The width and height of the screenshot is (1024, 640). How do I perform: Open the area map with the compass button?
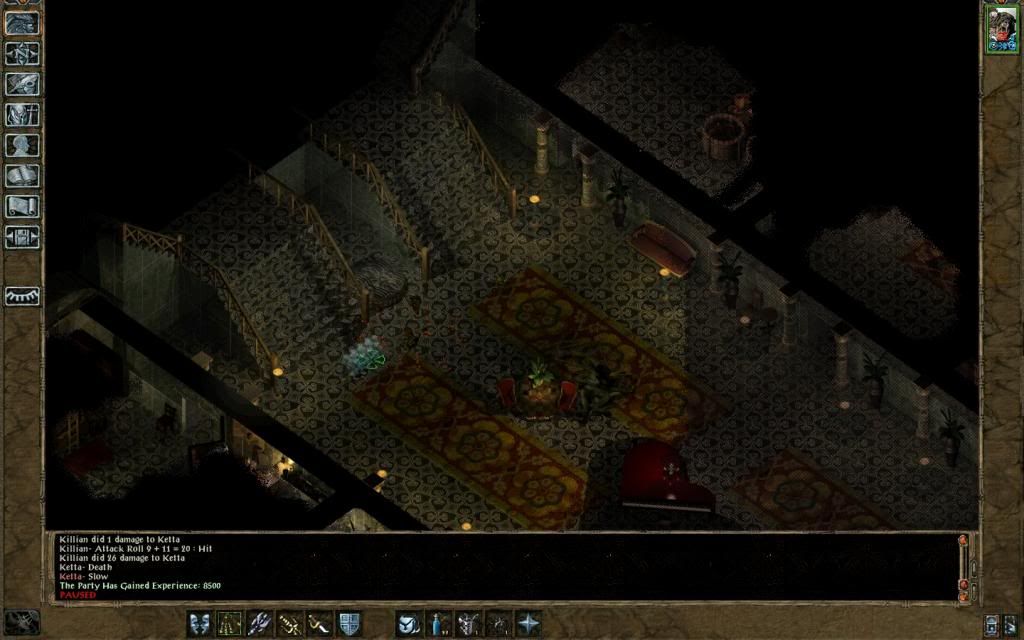(22, 53)
